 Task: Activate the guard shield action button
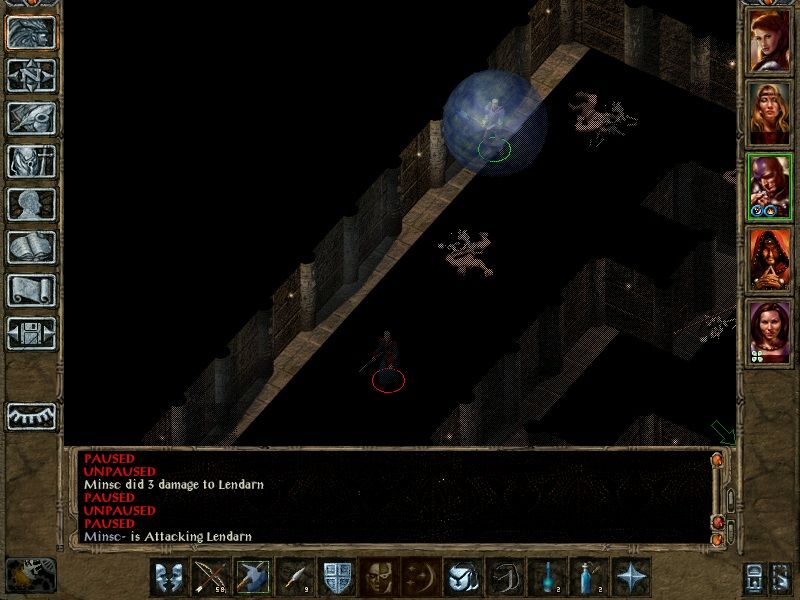[x=336, y=578]
